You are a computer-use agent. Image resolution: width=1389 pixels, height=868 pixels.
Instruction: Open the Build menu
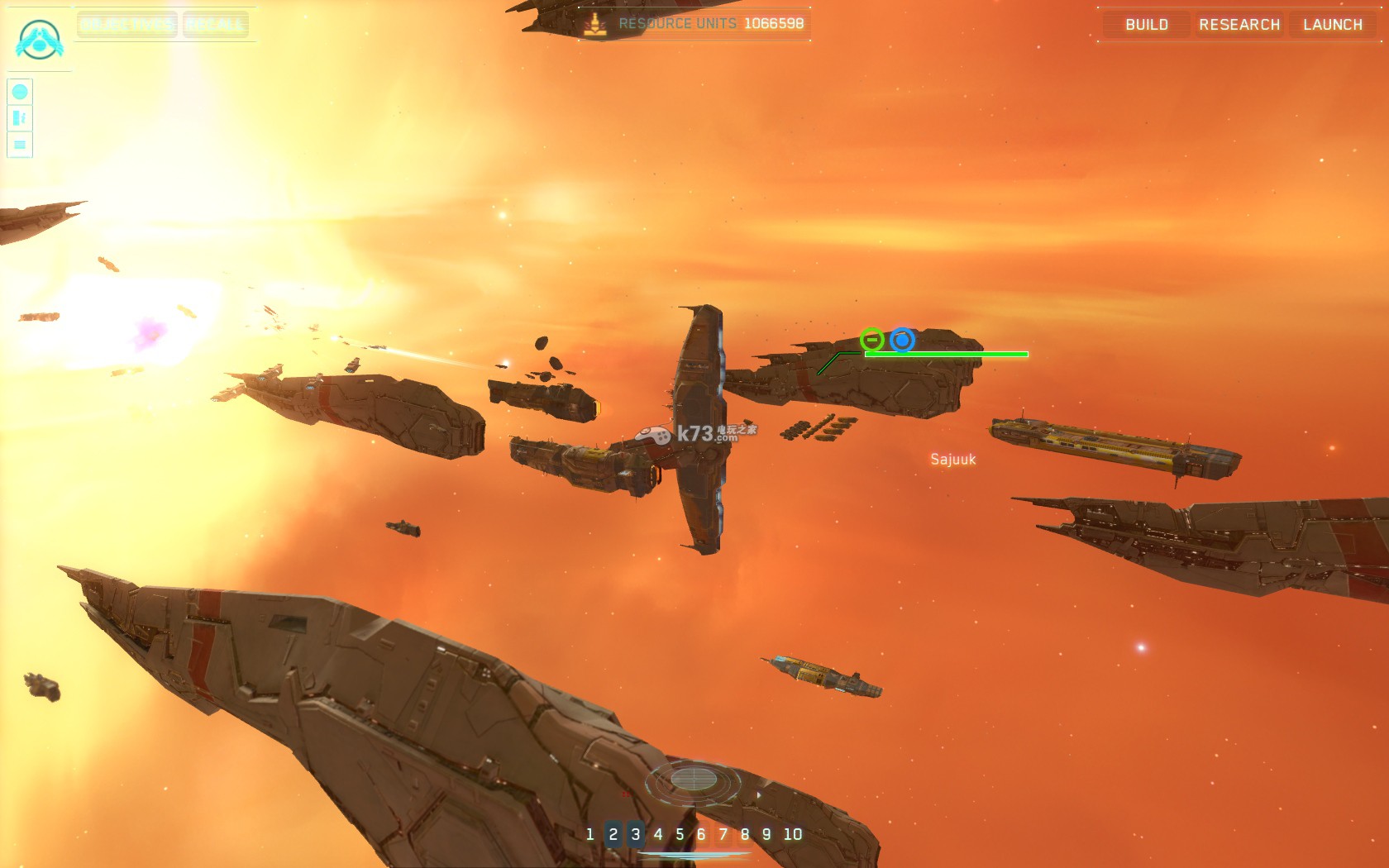[x=1147, y=25]
